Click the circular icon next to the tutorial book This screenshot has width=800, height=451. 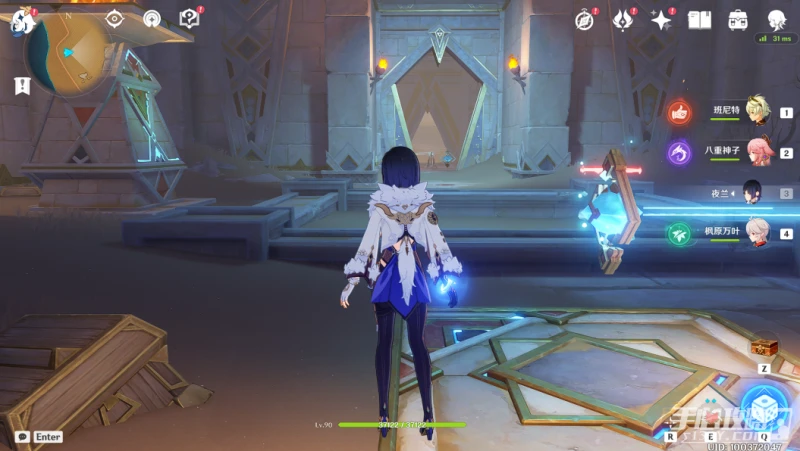click(x=151, y=18)
